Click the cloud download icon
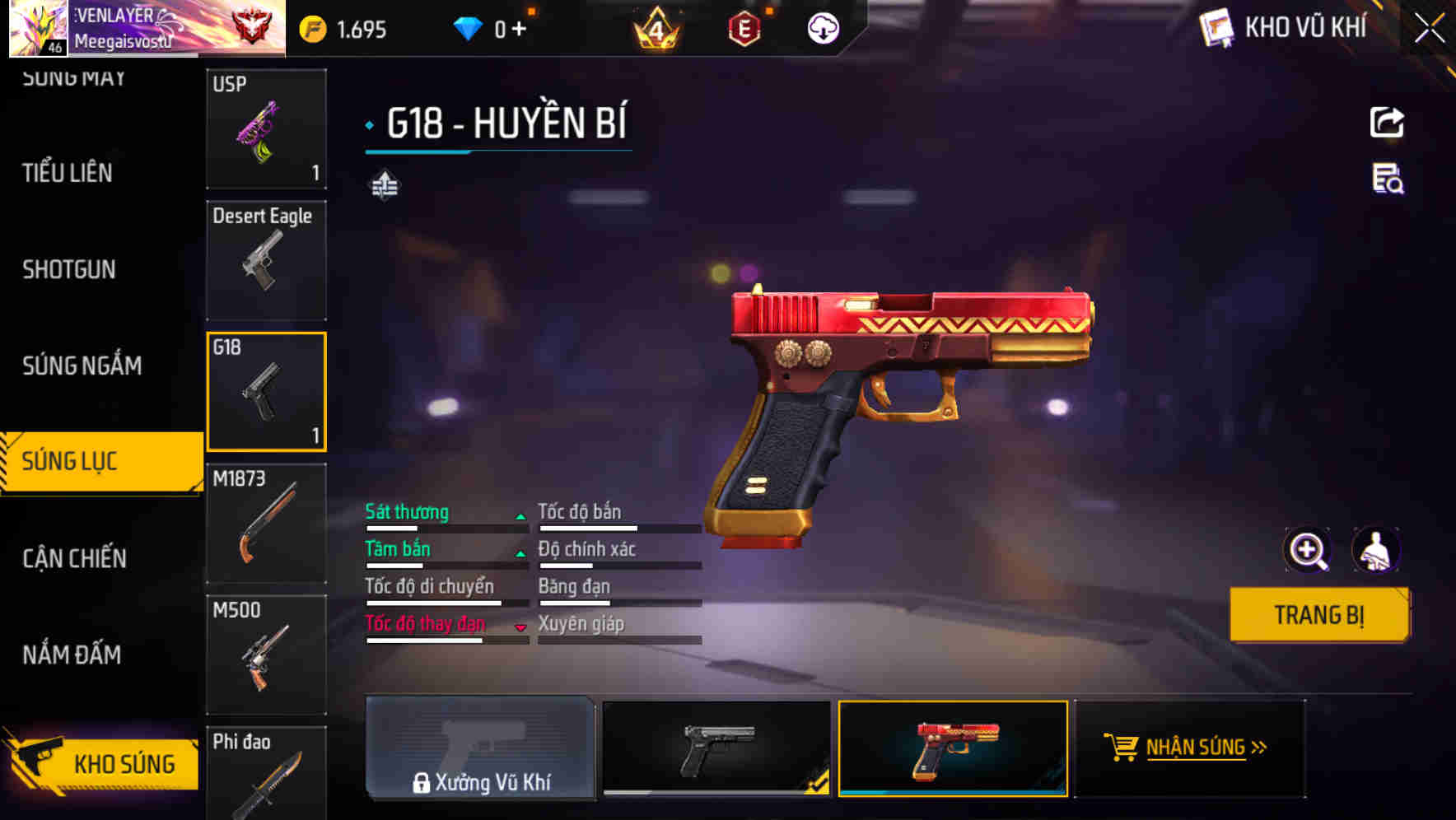 (x=822, y=30)
